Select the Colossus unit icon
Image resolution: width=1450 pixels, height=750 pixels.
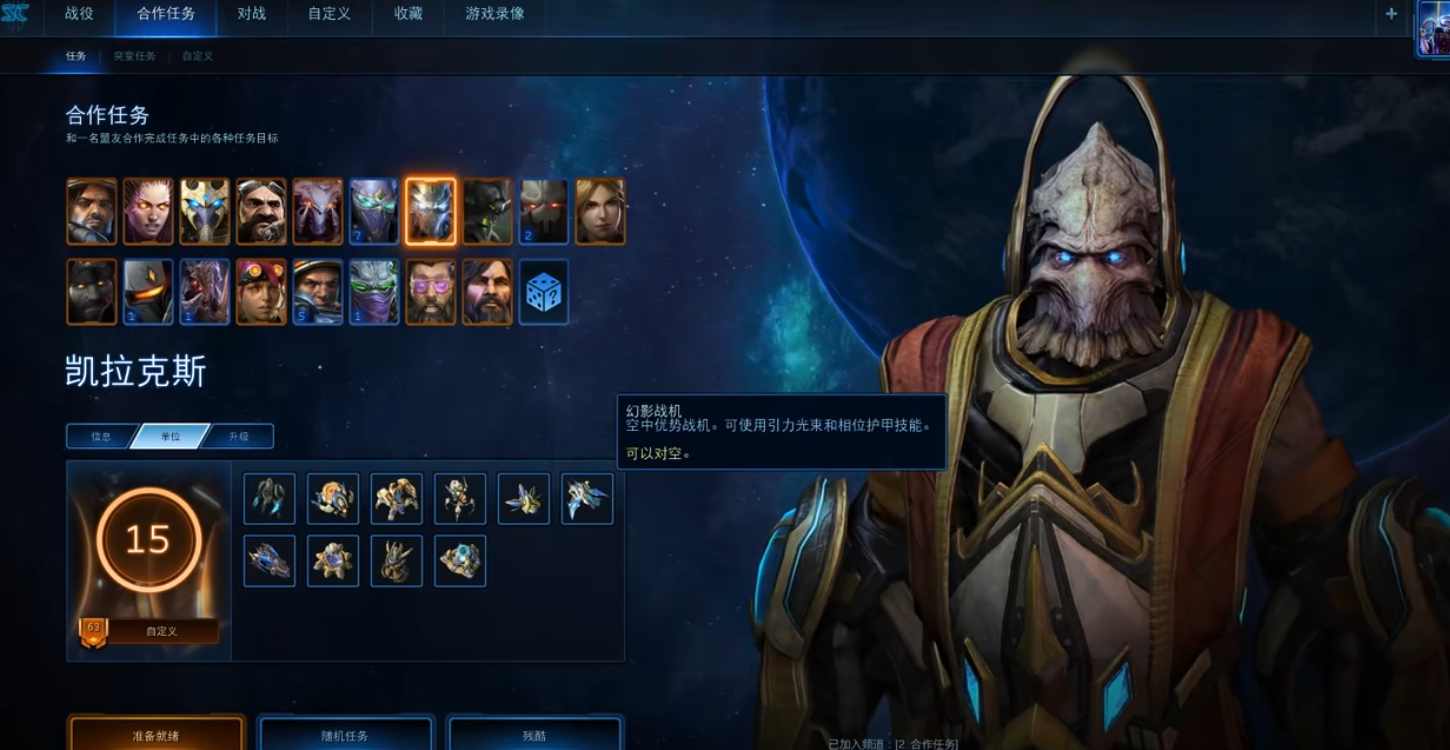tap(460, 499)
